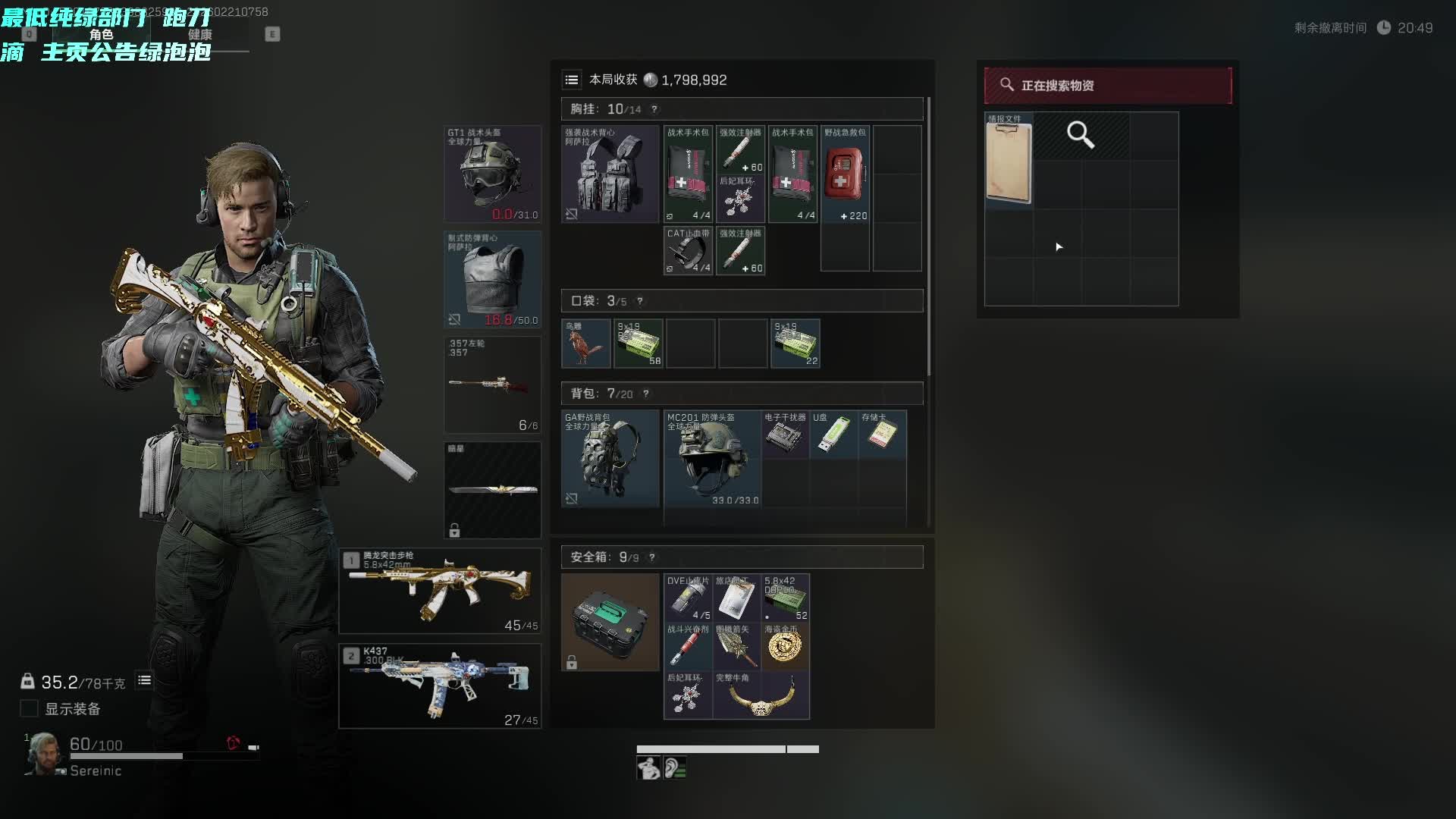Select the melee knife slot
Image resolution: width=1456 pixels, height=819 pixels.
[492, 490]
